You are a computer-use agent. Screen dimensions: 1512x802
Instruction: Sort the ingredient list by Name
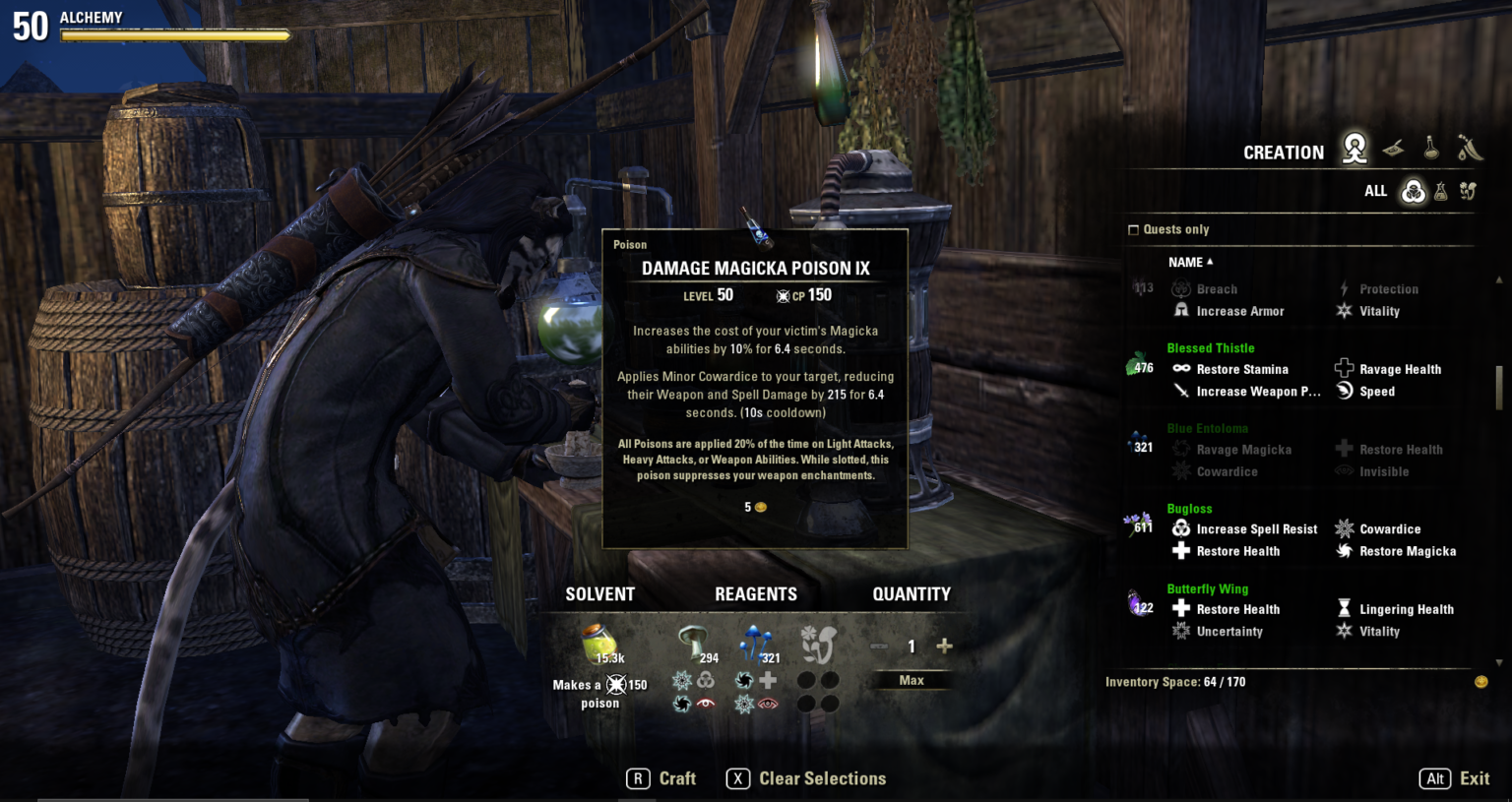pos(1185,262)
